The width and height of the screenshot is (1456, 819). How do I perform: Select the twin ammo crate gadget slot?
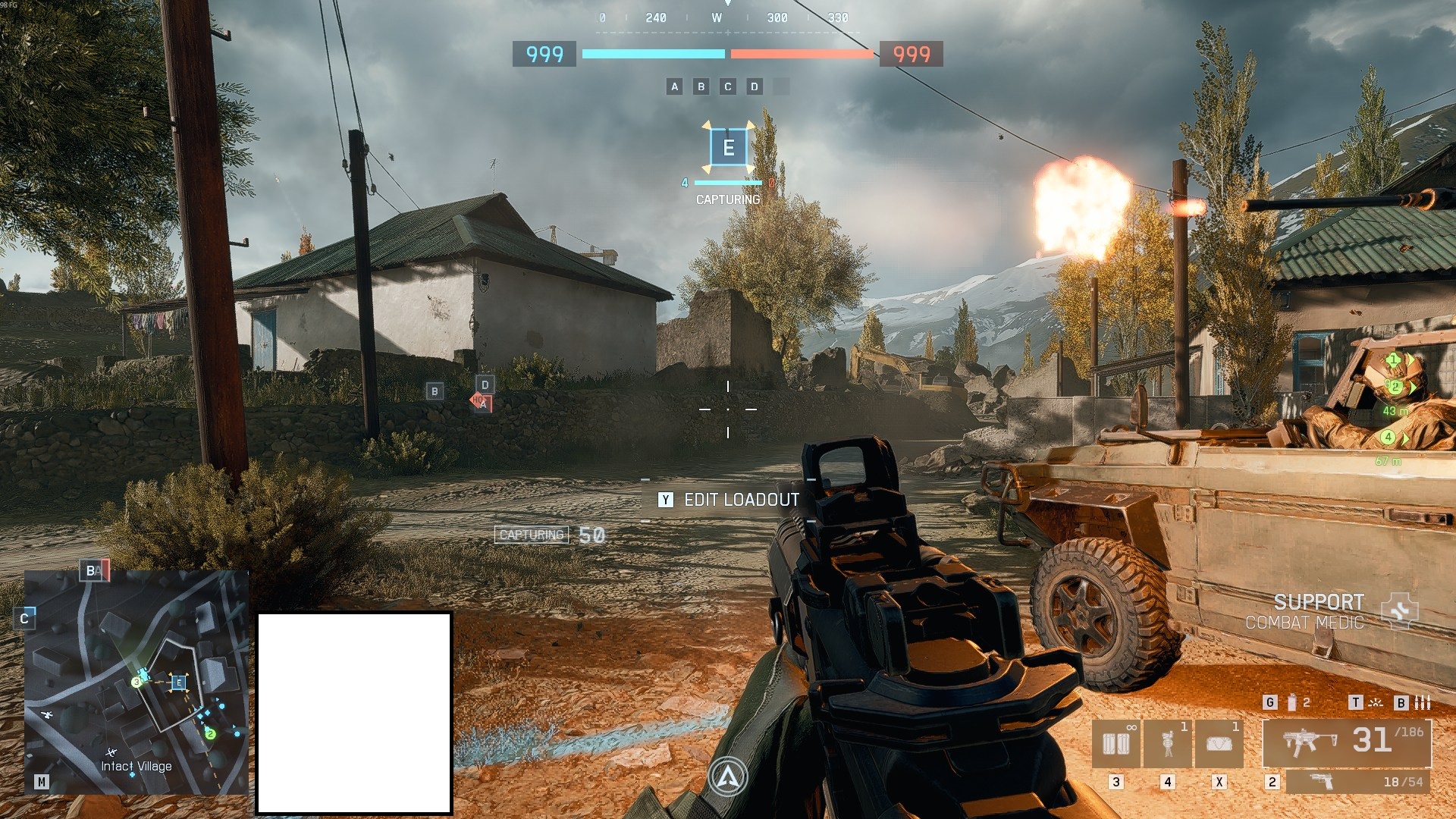[x=1116, y=743]
